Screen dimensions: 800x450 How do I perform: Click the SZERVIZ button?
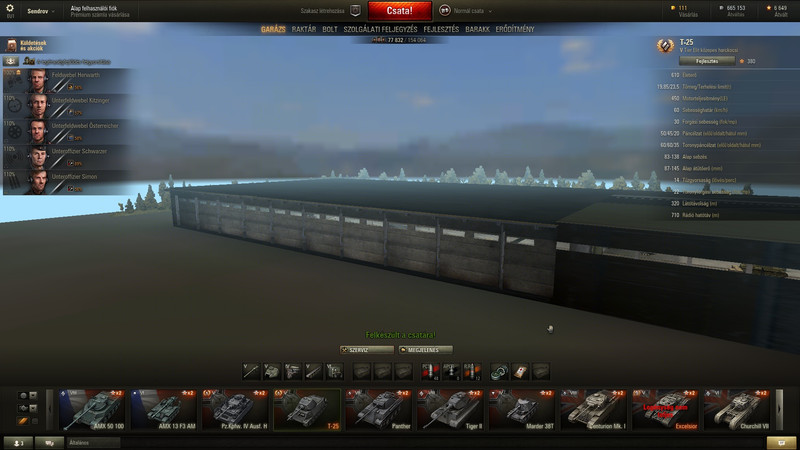coord(366,350)
